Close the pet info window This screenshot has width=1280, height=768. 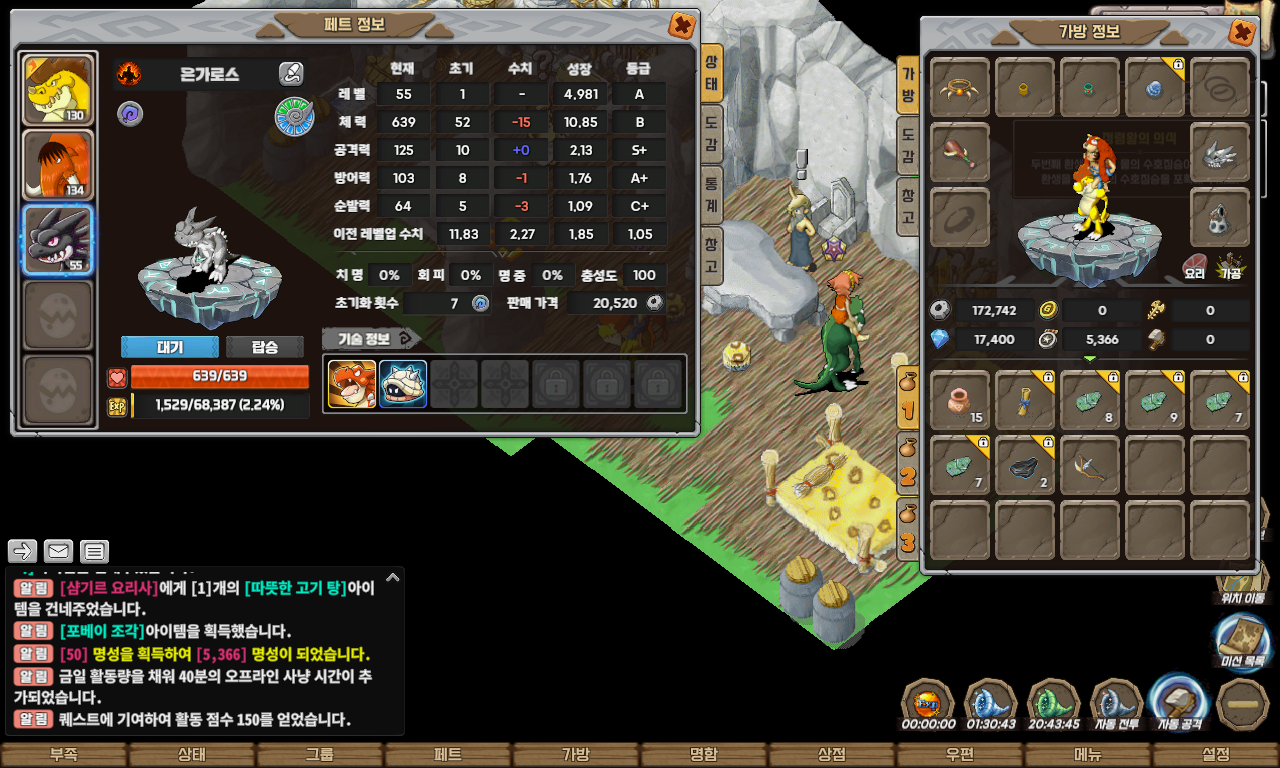[682, 25]
